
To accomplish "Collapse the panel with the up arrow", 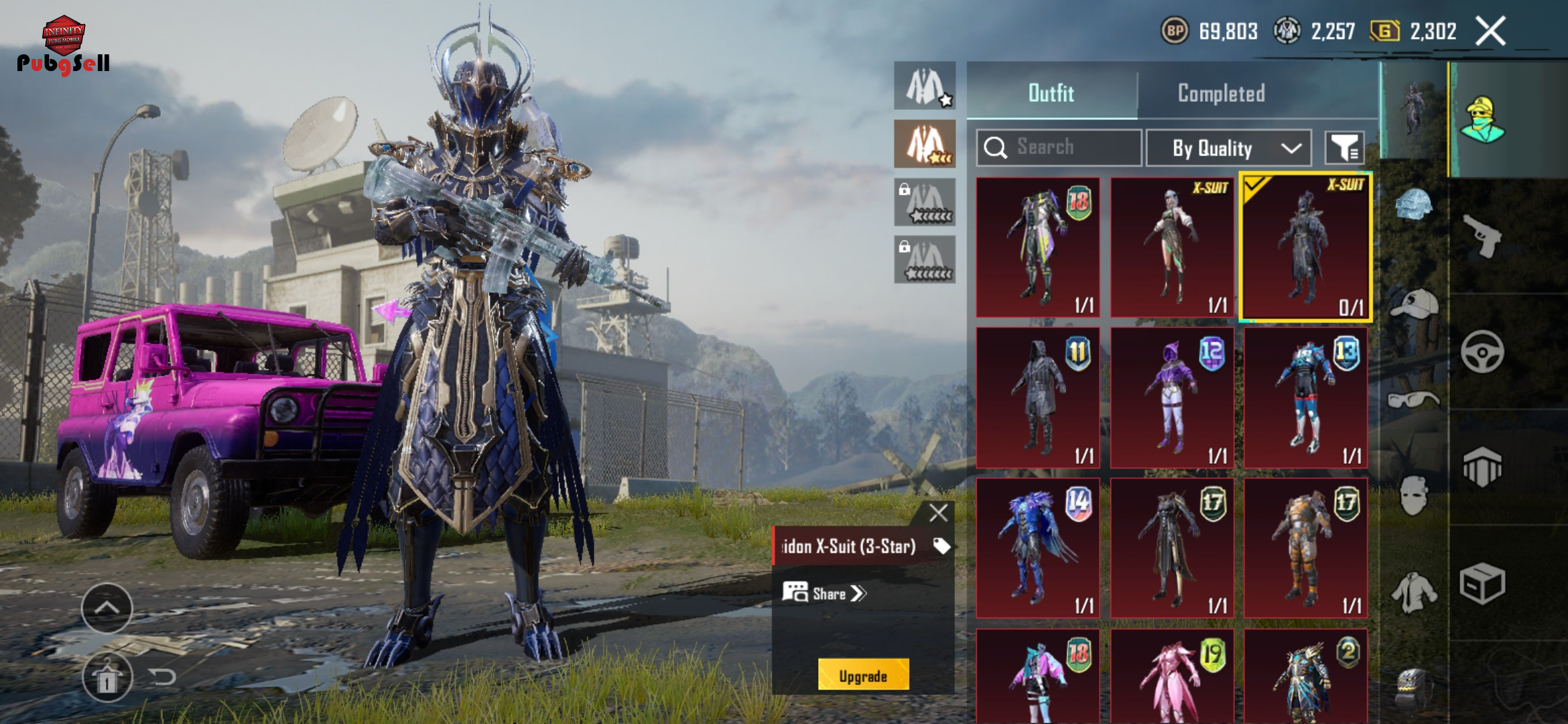I will [x=107, y=608].
